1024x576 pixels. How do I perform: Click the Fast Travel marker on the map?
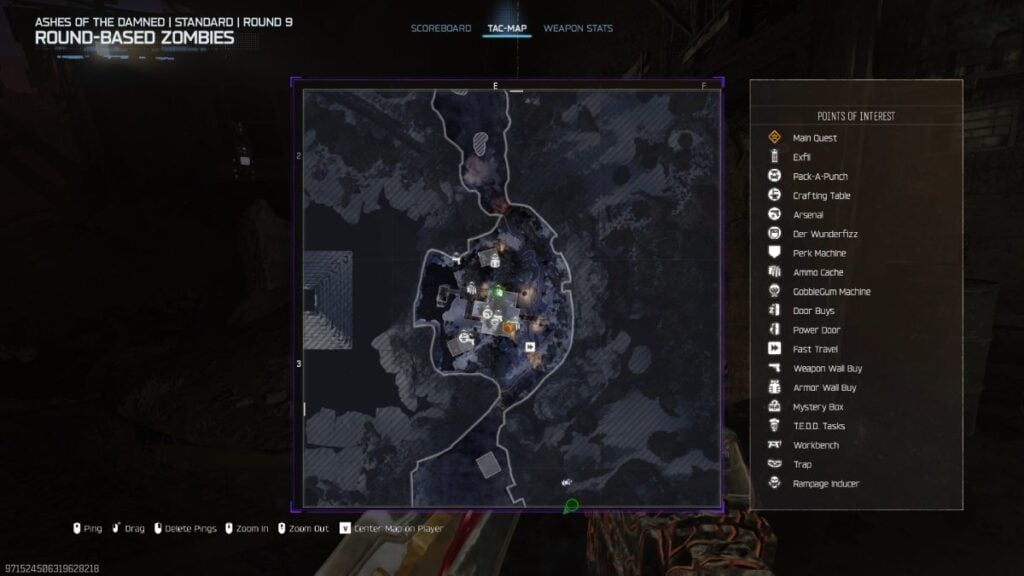(530, 347)
